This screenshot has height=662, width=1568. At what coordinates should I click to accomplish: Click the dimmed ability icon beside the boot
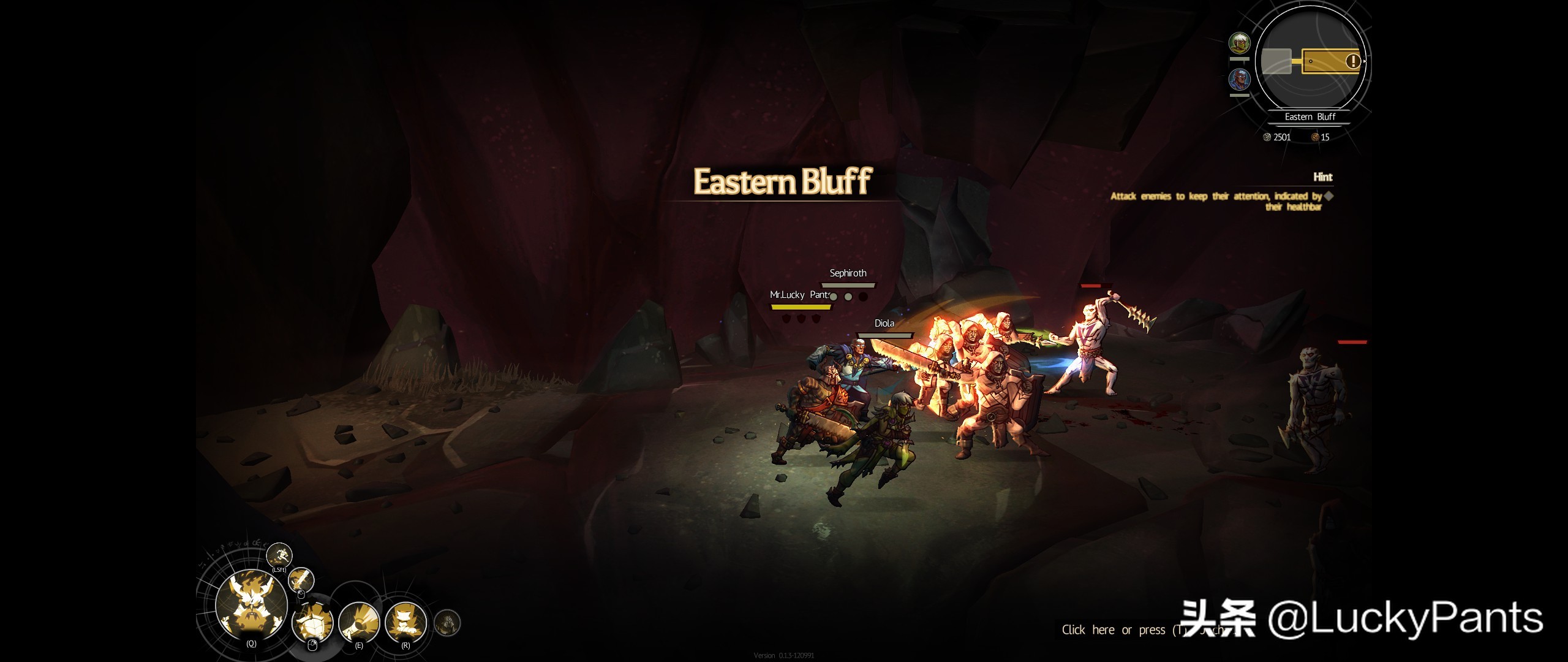click(447, 623)
